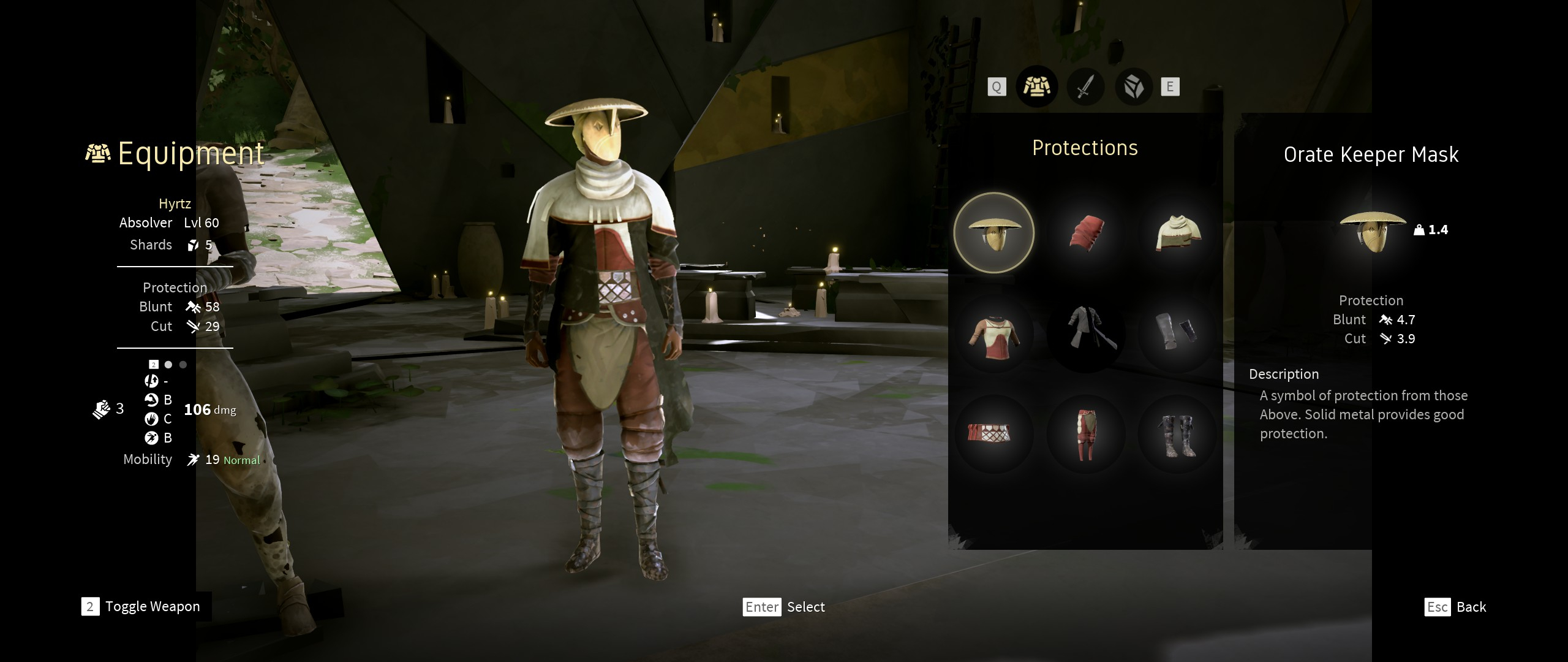Screen dimensions: 1568x662
Task: Open the sword weapons tab
Action: pyautogui.click(x=1085, y=87)
